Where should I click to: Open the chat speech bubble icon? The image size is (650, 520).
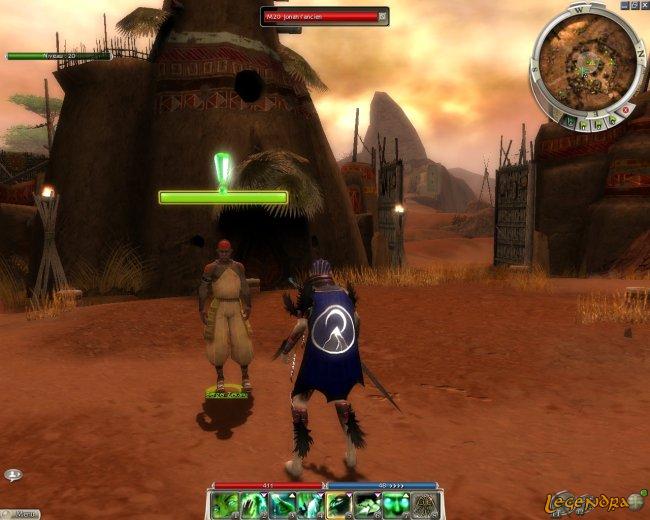[13, 475]
